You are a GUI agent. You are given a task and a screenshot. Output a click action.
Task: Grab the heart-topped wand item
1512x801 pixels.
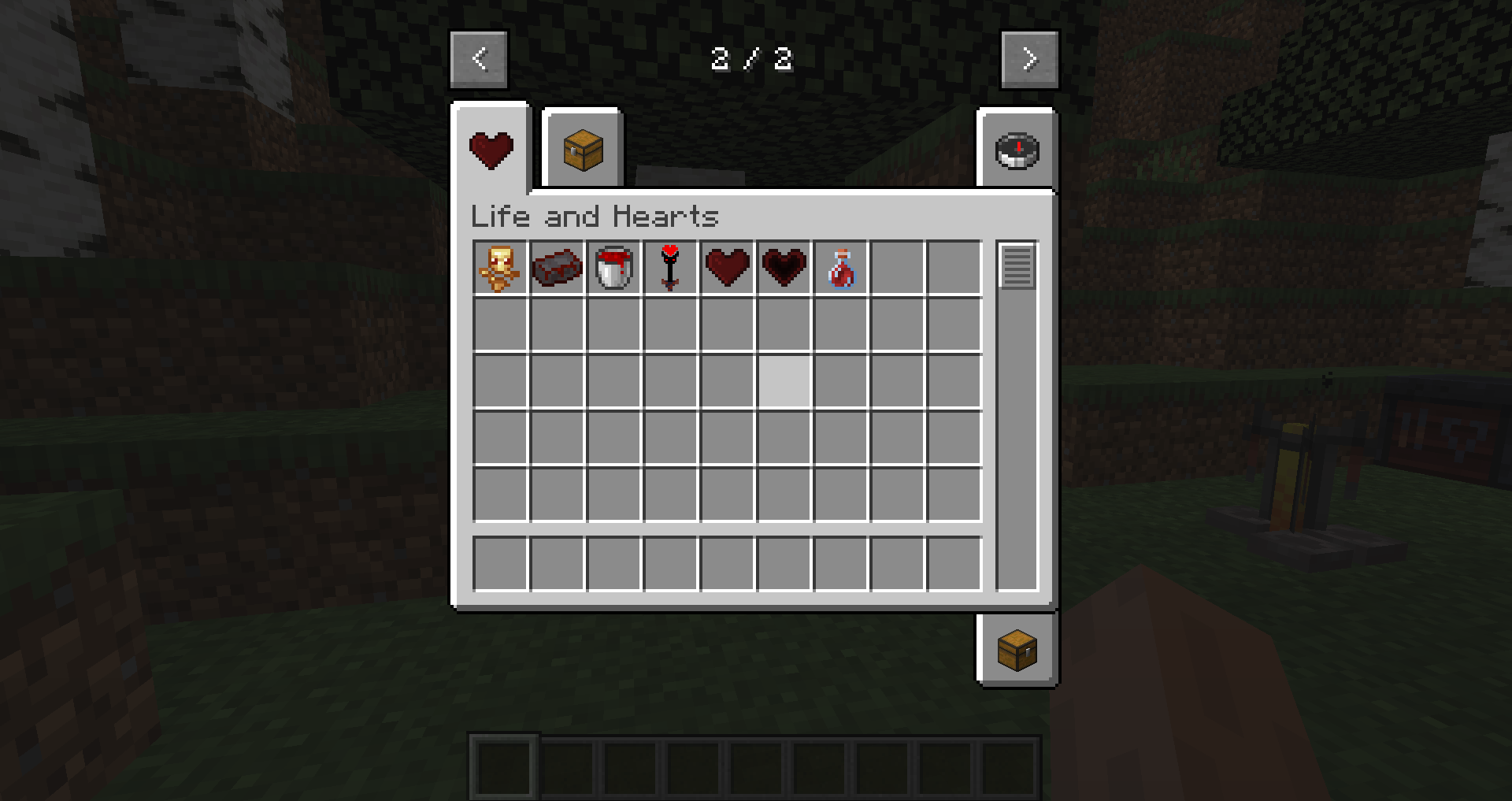669,266
